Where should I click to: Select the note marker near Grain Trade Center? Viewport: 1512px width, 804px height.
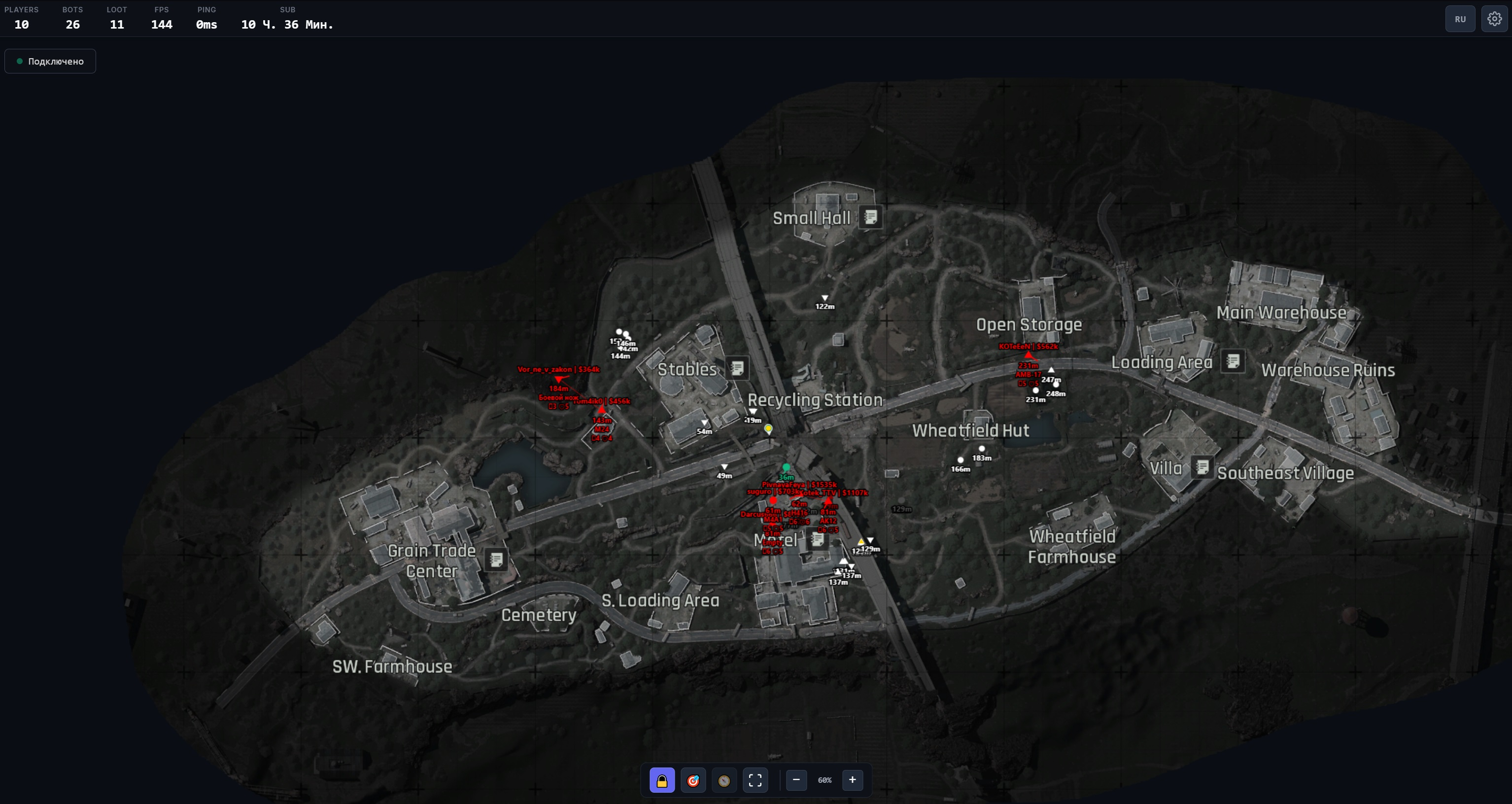(496, 559)
